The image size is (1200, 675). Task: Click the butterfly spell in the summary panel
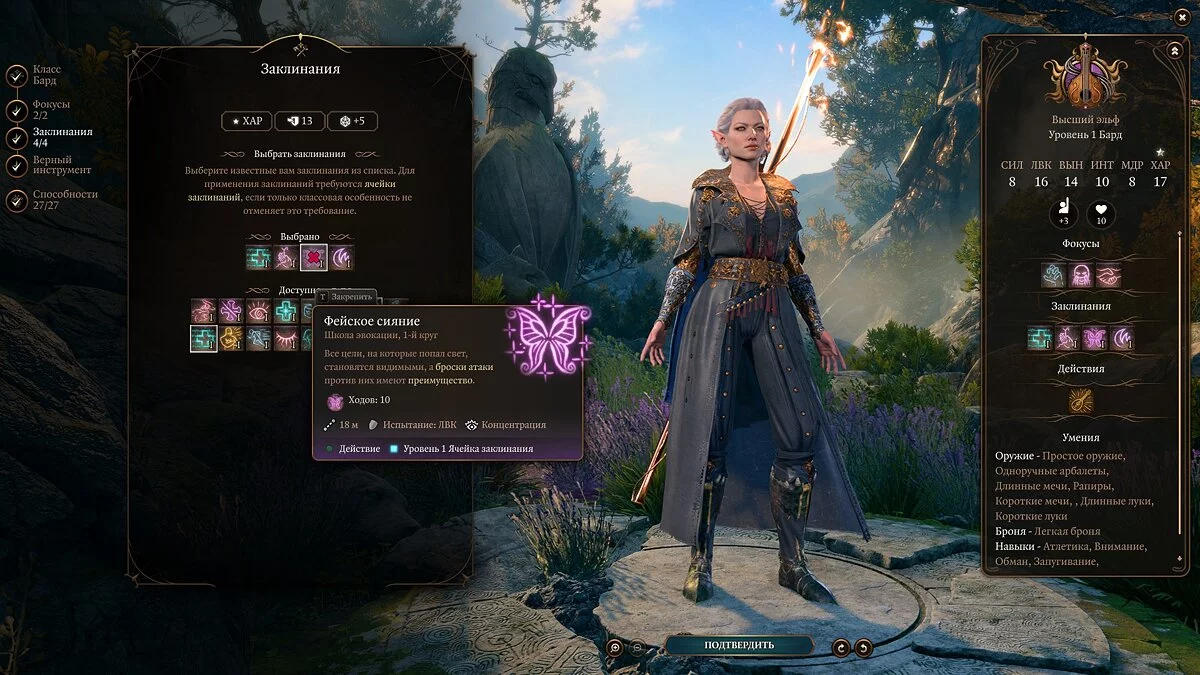tap(1094, 337)
